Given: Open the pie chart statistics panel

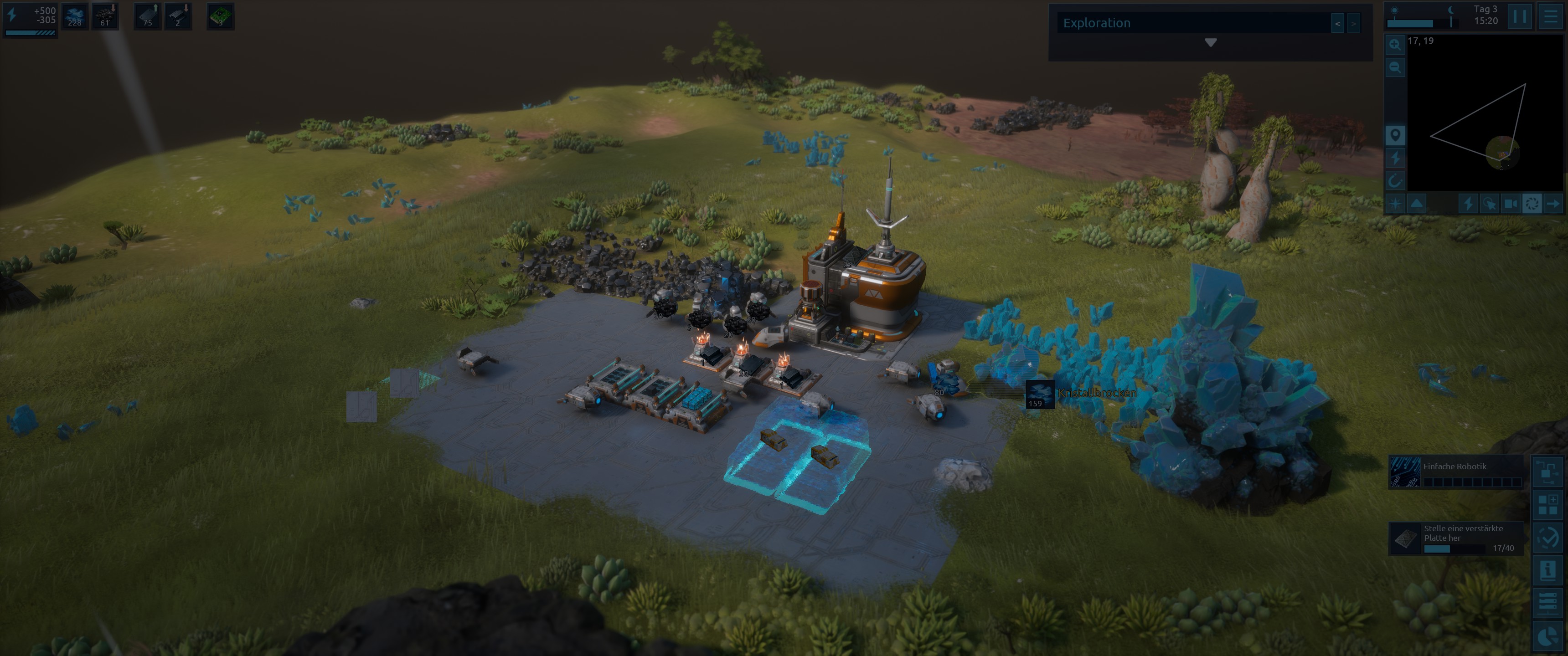Looking at the screenshot, I should tap(1547, 636).
